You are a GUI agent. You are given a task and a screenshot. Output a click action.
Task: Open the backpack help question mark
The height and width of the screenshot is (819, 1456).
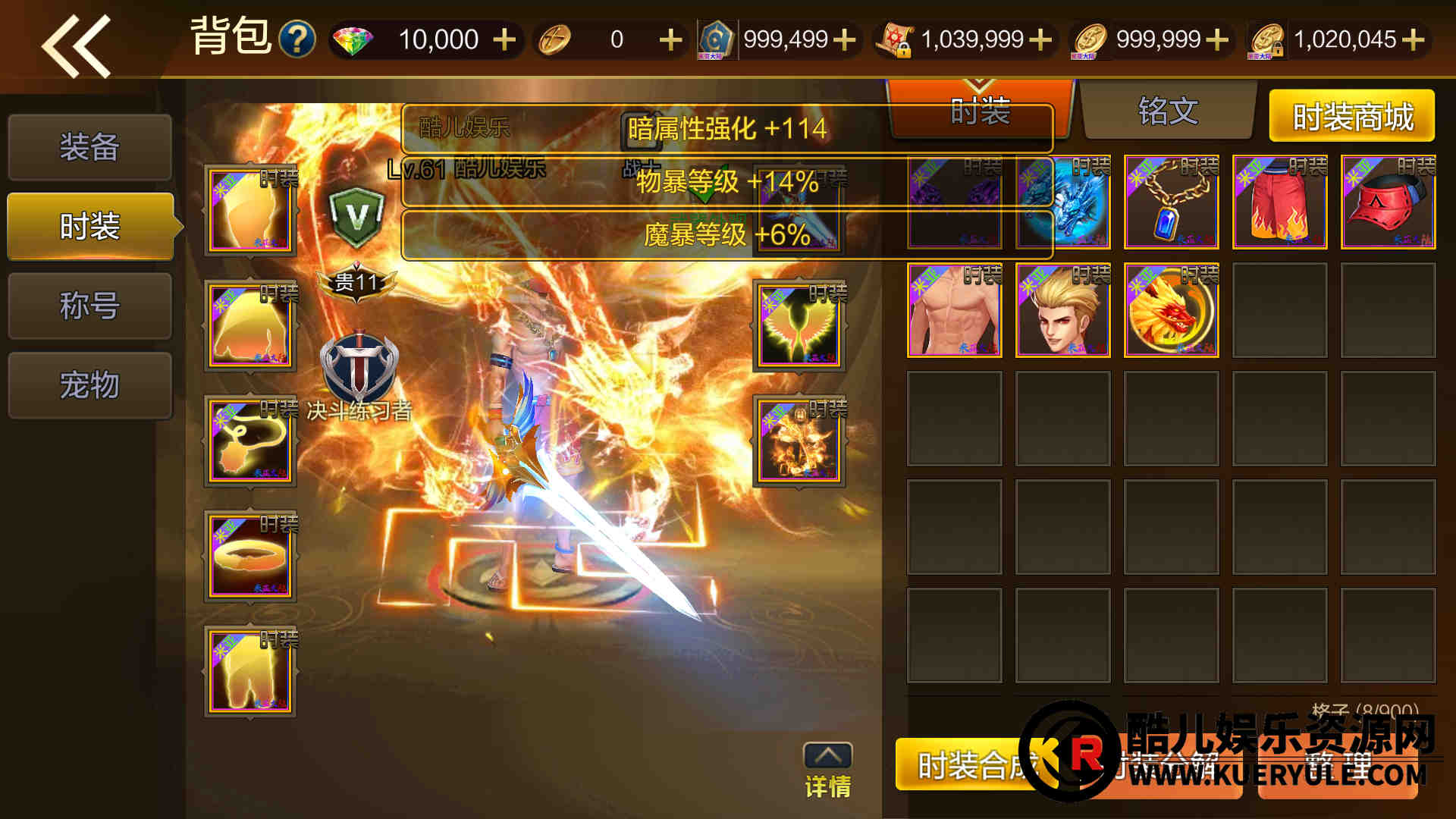pyautogui.click(x=297, y=39)
